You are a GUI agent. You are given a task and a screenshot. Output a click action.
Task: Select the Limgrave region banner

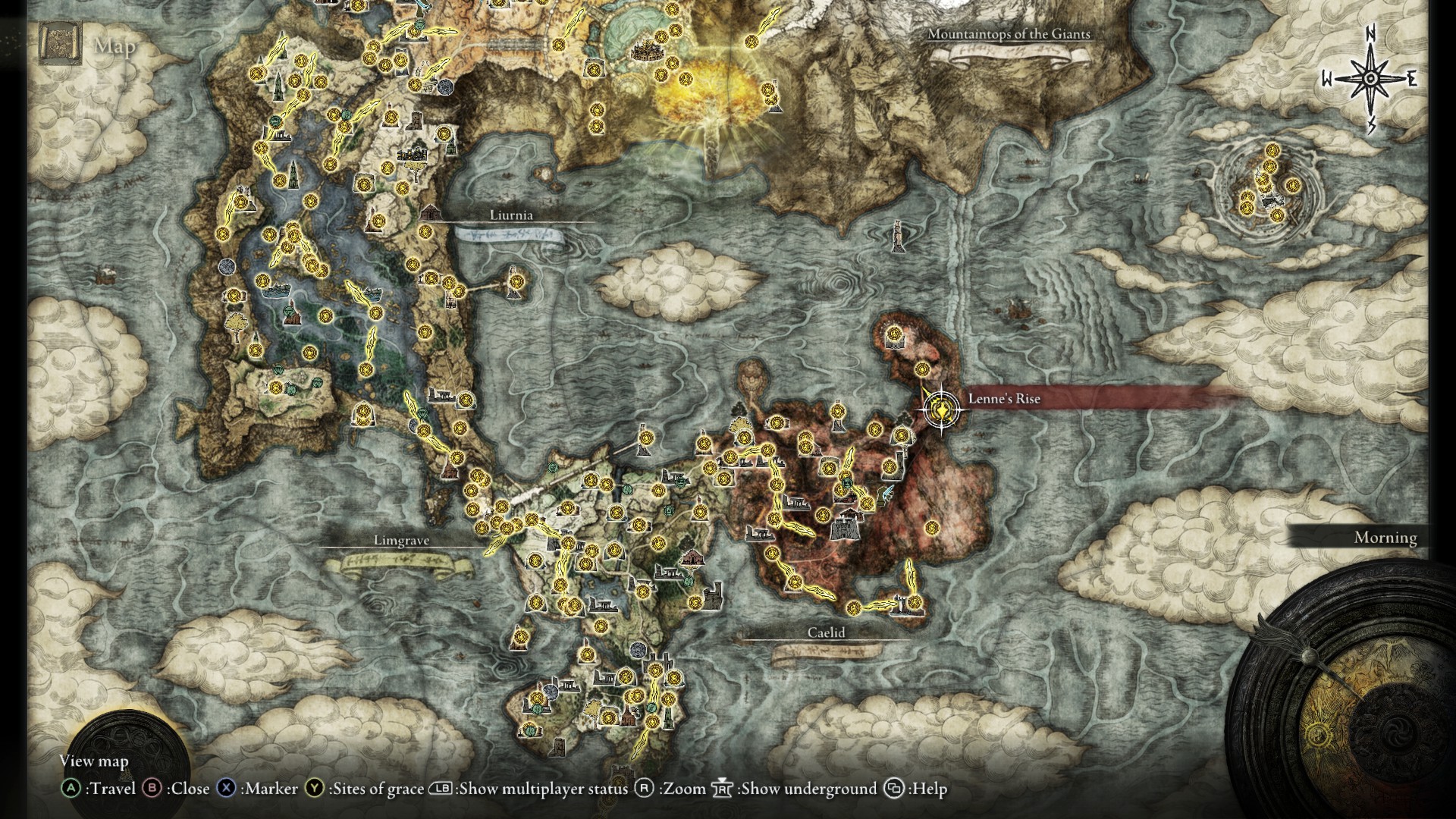pos(402,541)
